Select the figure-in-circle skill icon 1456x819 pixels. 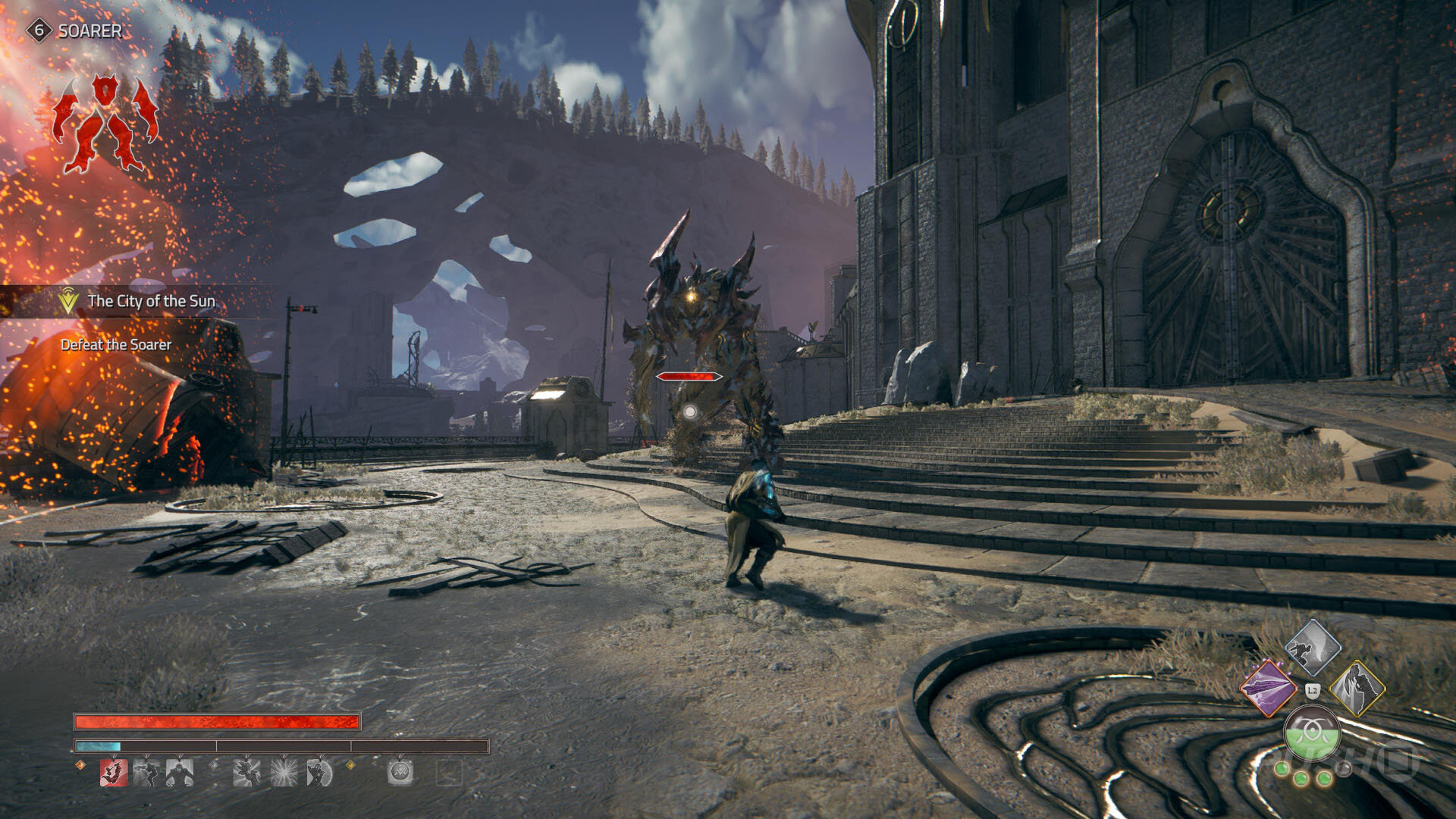(x=319, y=773)
